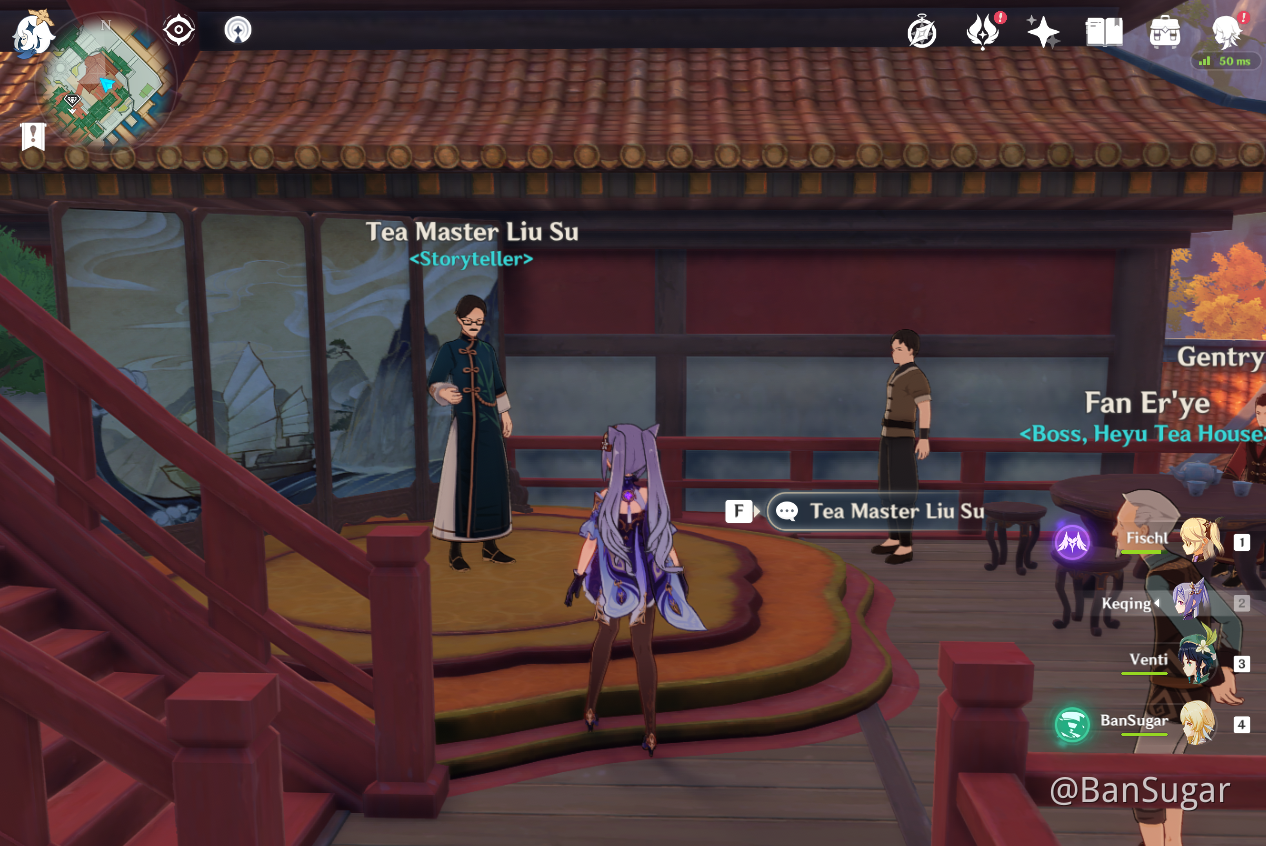The height and width of the screenshot is (846, 1266).
Task: Open the Adventurer Handbook book icon
Action: [x=1104, y=32]
